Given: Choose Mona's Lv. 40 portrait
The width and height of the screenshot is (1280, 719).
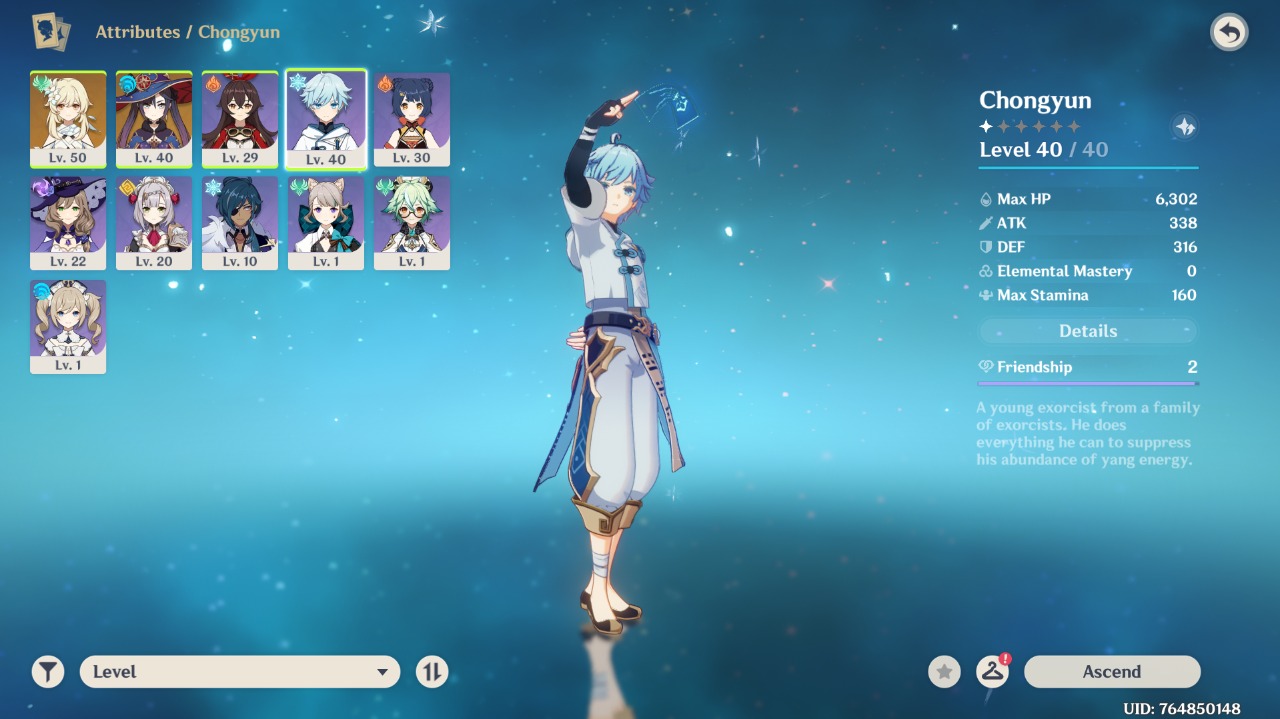Looking at the screenshot, I should 154,119.
